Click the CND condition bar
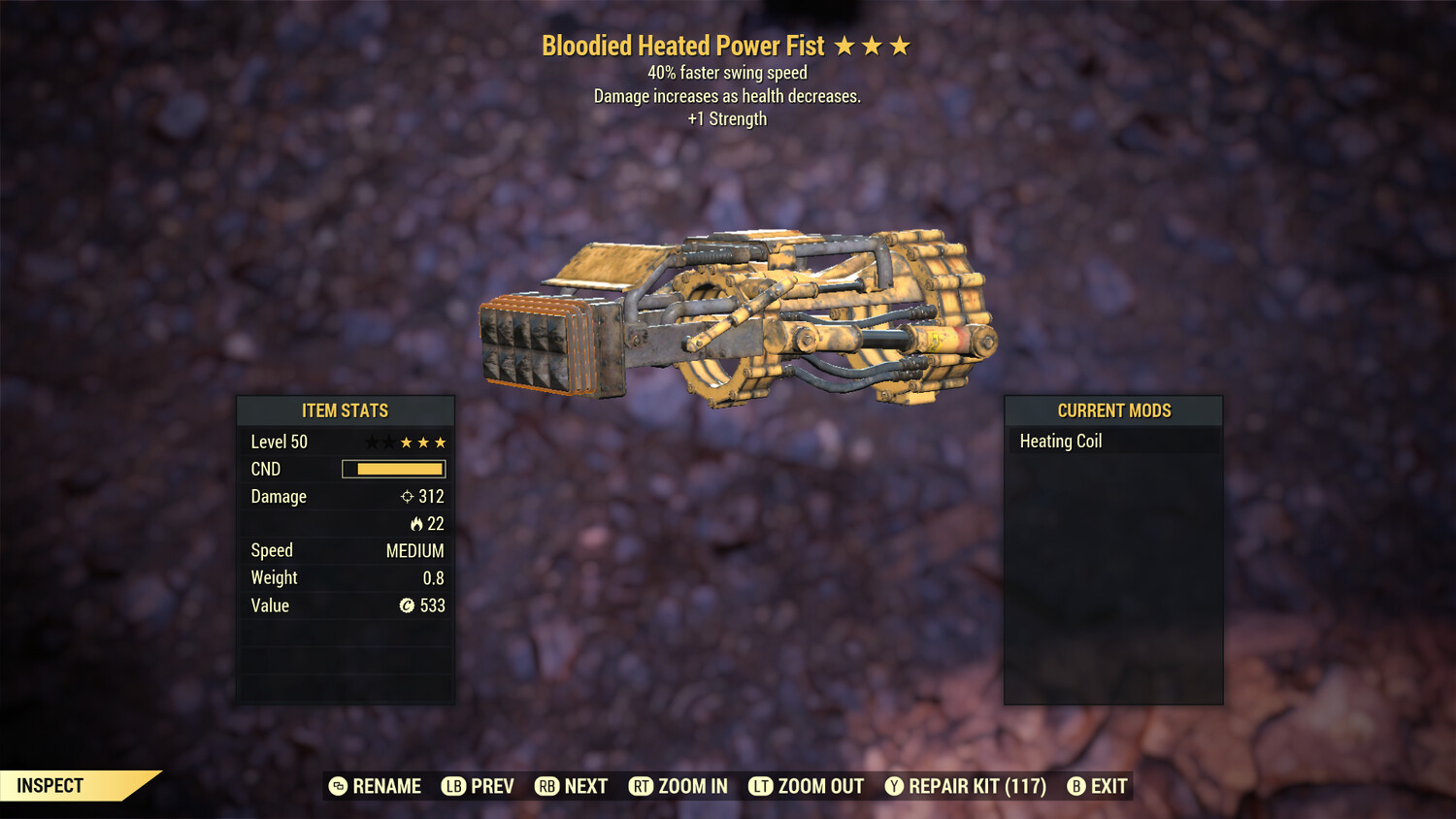The width and height of the screenshot is (1456, 819). click(392, 469)
